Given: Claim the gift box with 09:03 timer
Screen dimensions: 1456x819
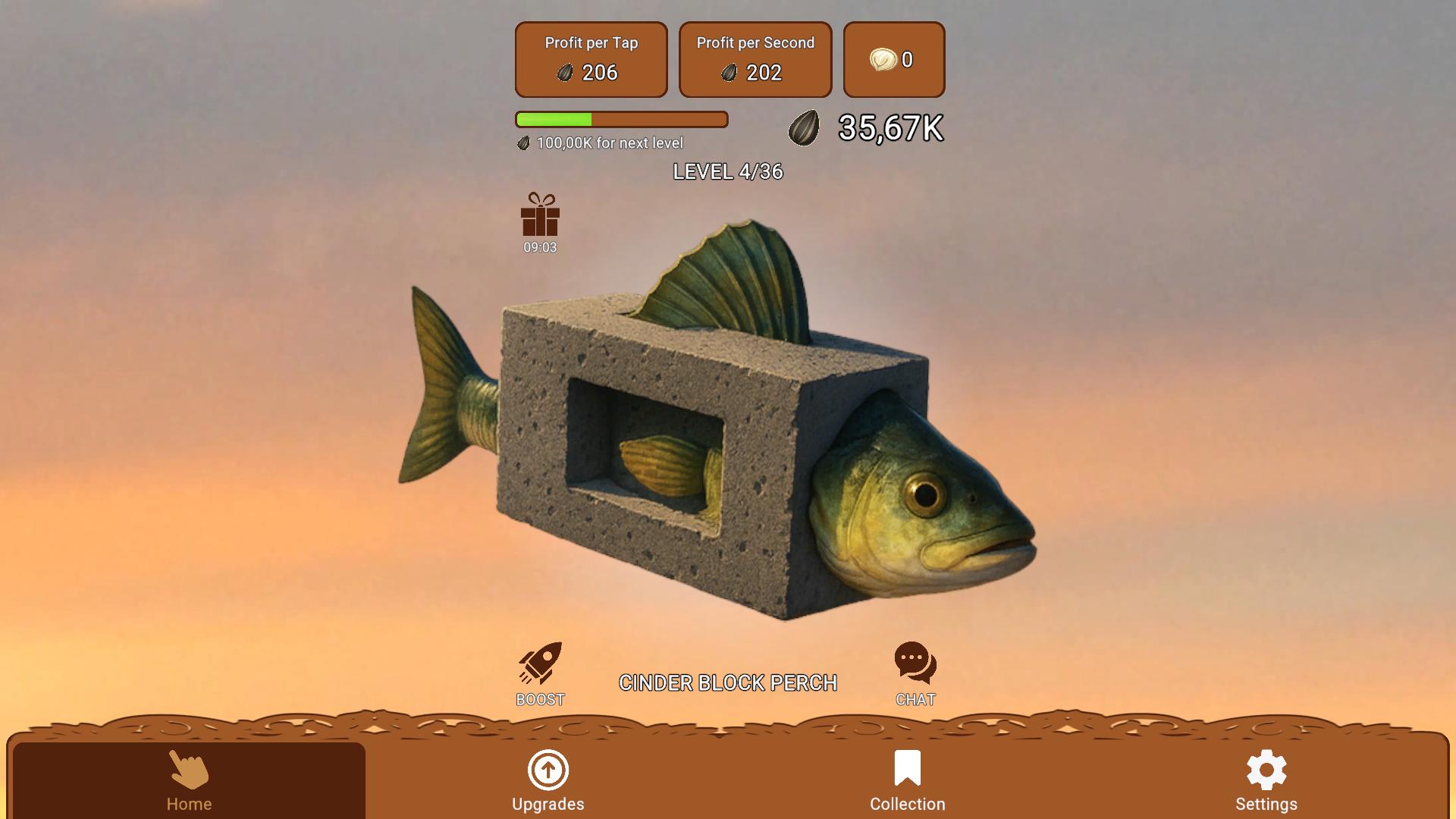Looking at the screenshot, I should (x=541, y=219).
